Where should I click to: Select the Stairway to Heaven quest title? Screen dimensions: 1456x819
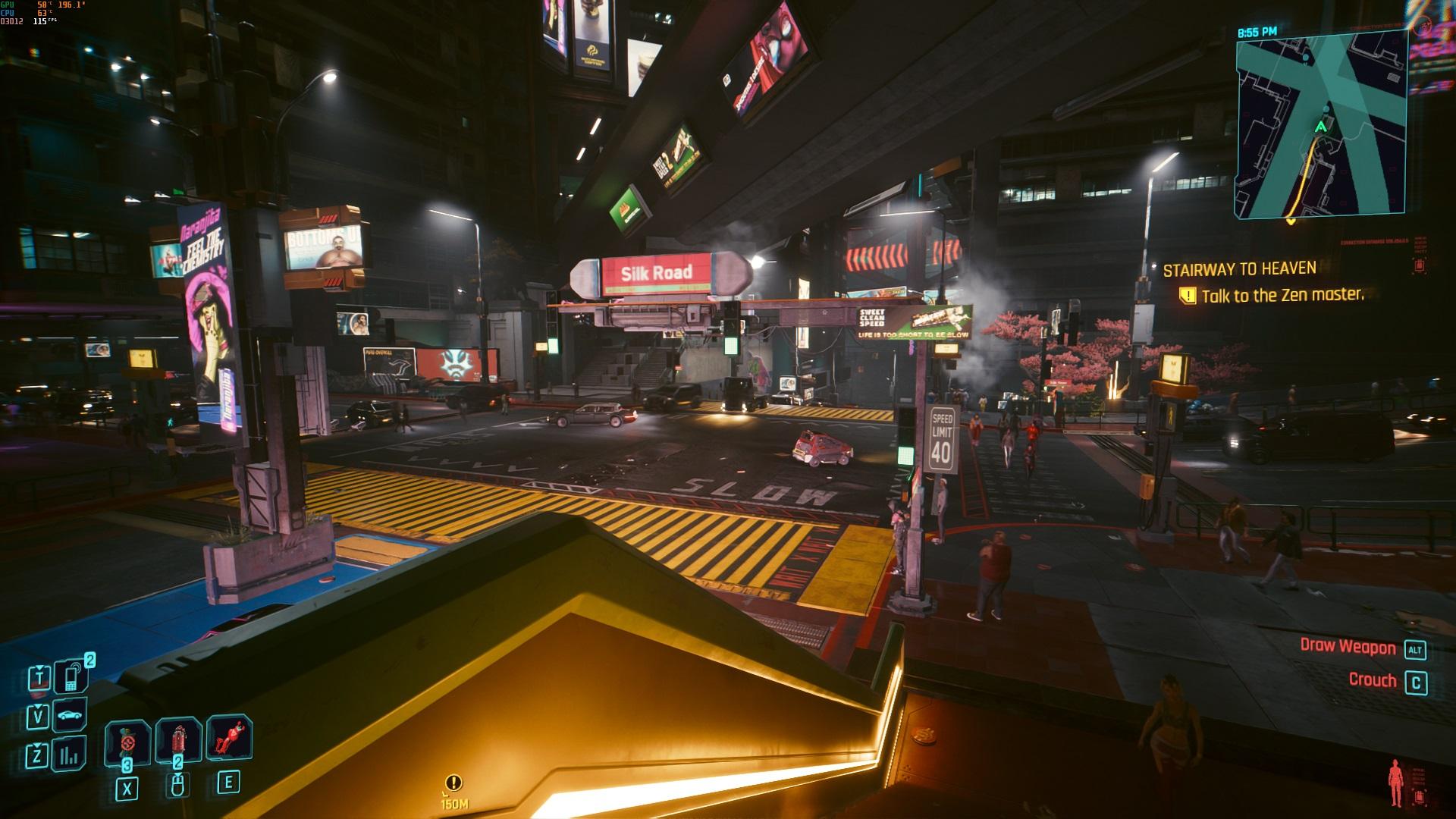coord(1239,269)
